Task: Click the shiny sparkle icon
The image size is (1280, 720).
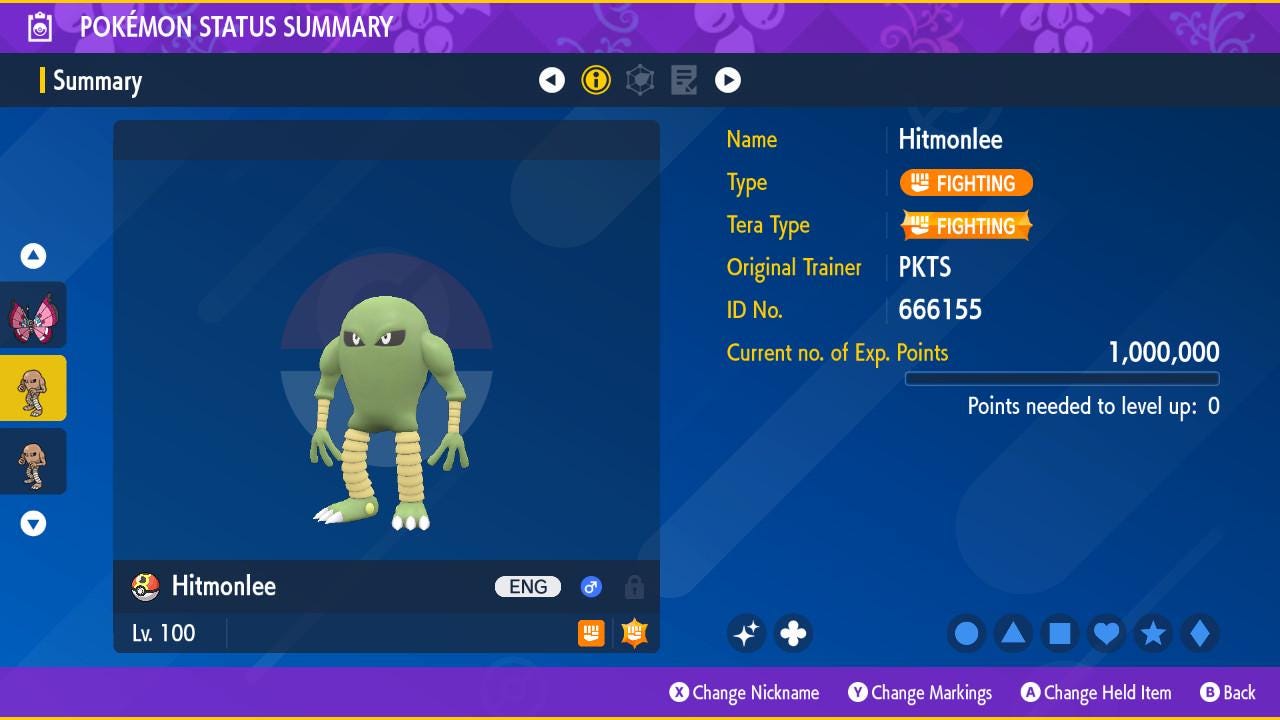Action: (746, 633)
